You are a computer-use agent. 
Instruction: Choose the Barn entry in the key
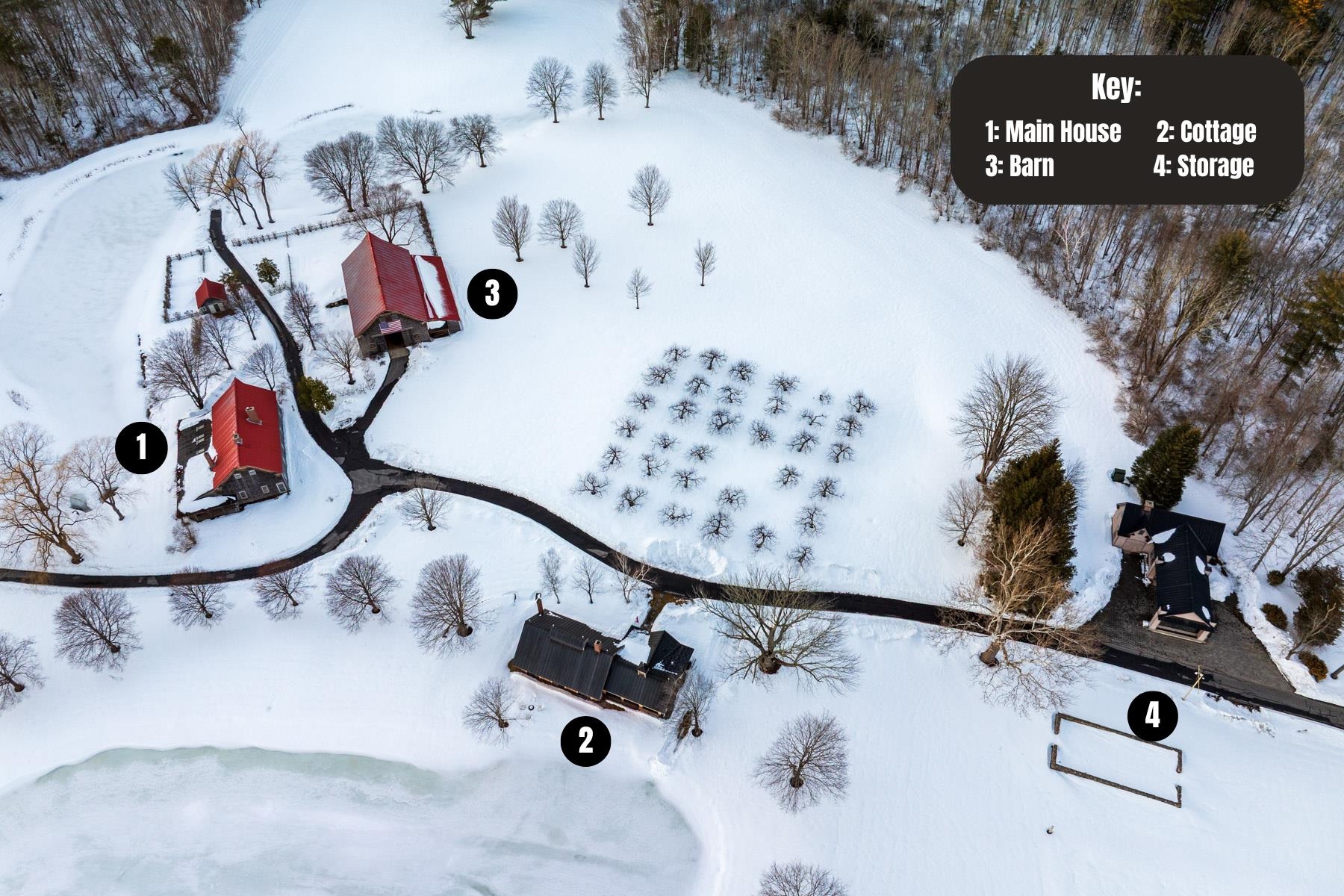point(1019,166)
